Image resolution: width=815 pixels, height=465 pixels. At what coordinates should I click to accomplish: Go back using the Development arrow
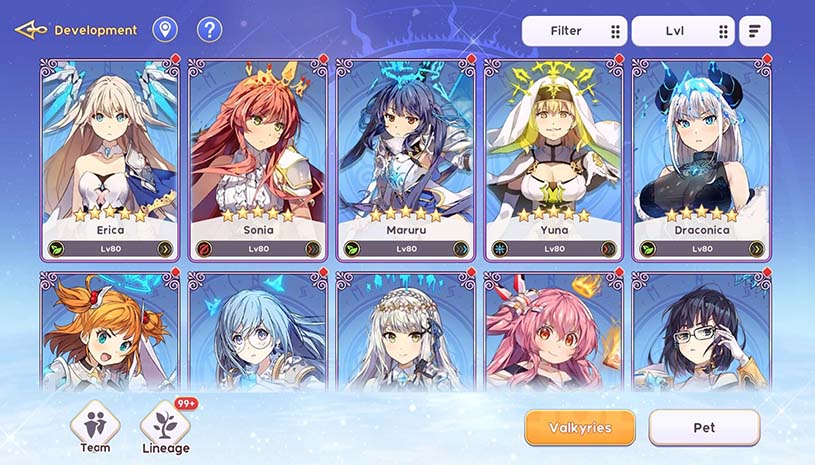point(30,30)
